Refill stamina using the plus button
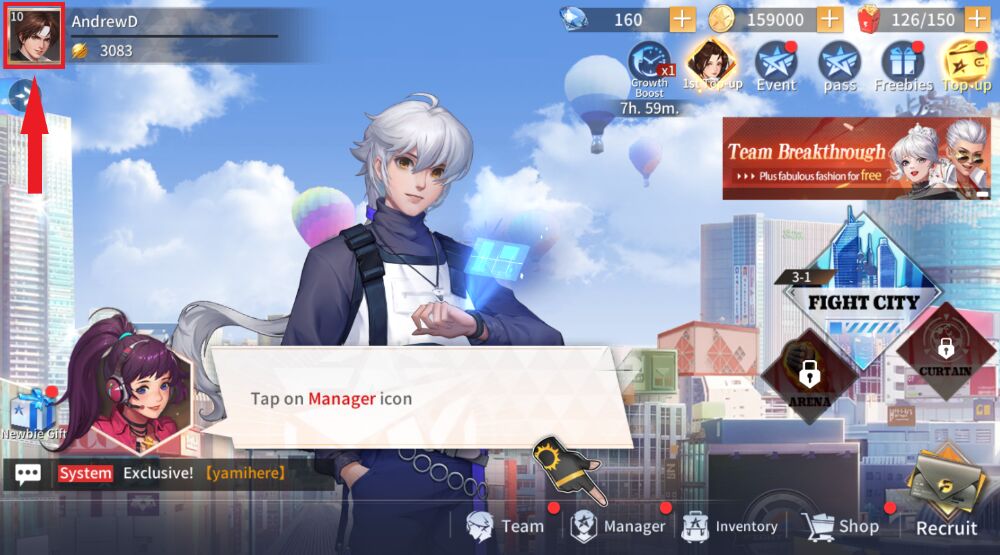The height and width of the screenshot is (555, 1000). [x=977, y=19]
